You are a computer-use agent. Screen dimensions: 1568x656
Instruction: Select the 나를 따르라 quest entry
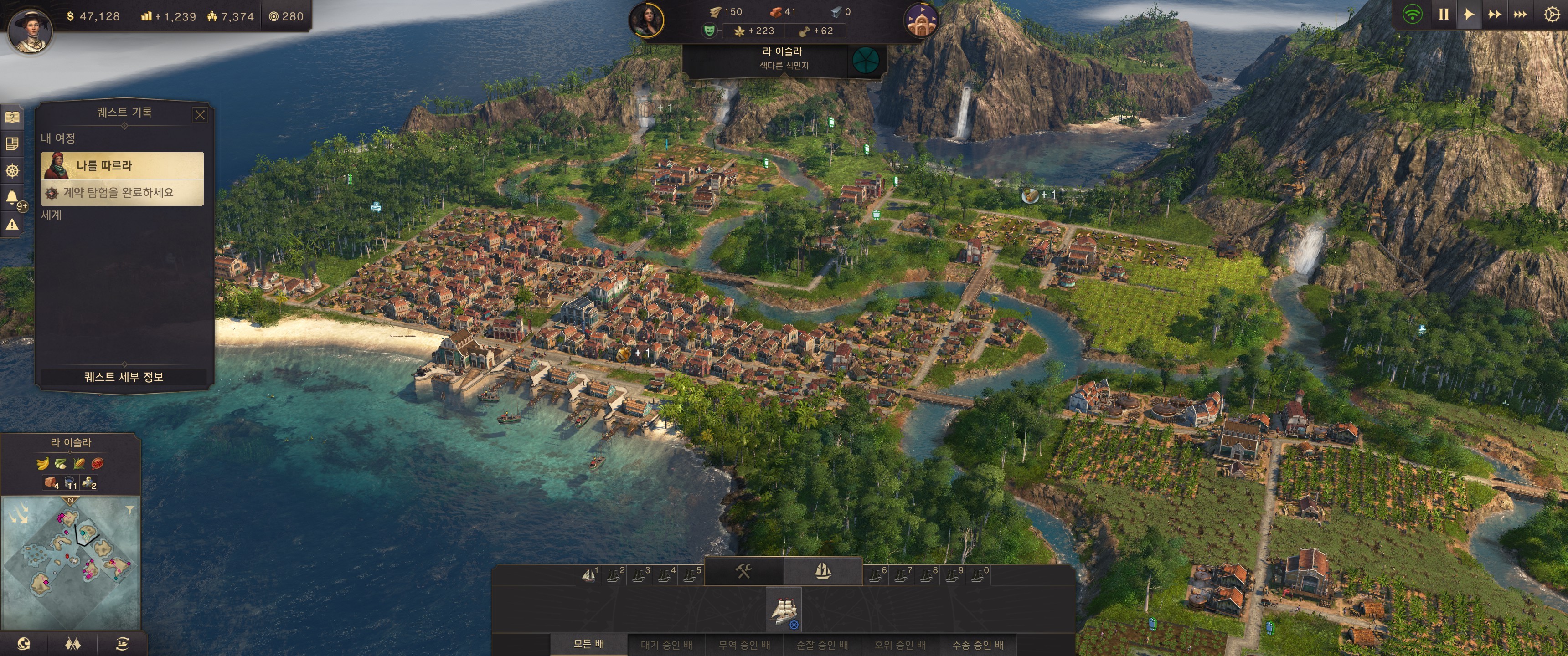122,165
